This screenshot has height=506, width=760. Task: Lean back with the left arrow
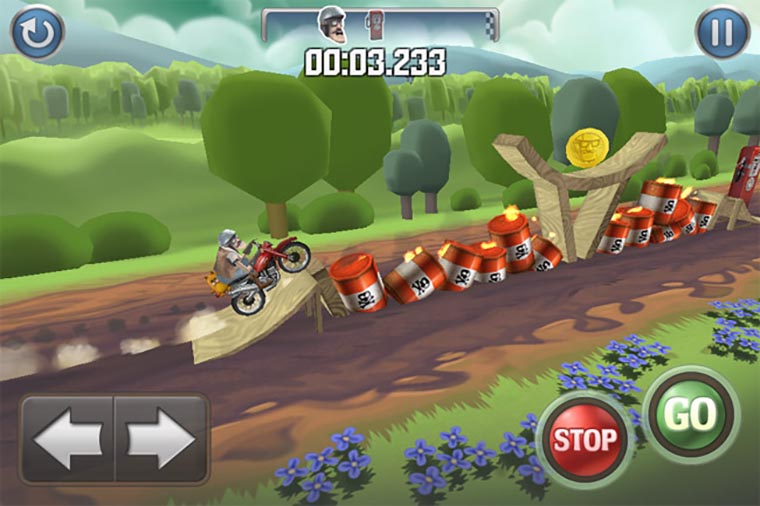(67, 439)
